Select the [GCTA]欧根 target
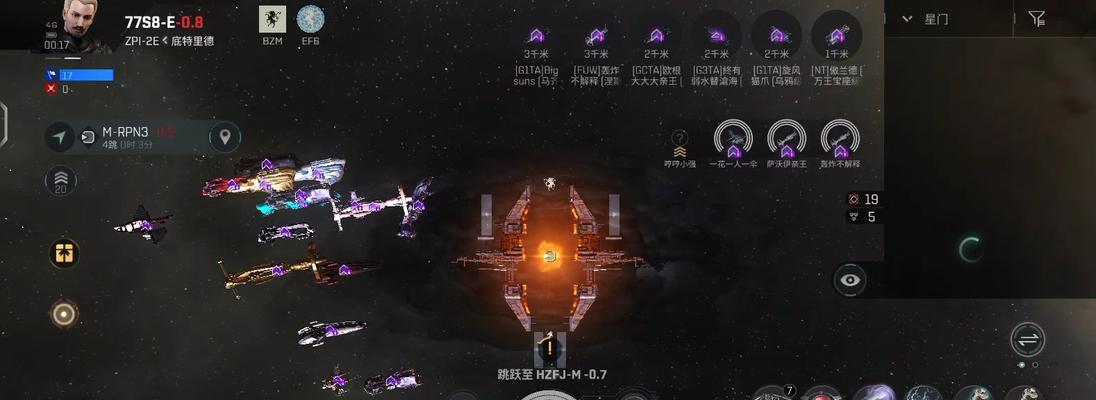This screenshot has width=1096, height=400. pos(657,36)
